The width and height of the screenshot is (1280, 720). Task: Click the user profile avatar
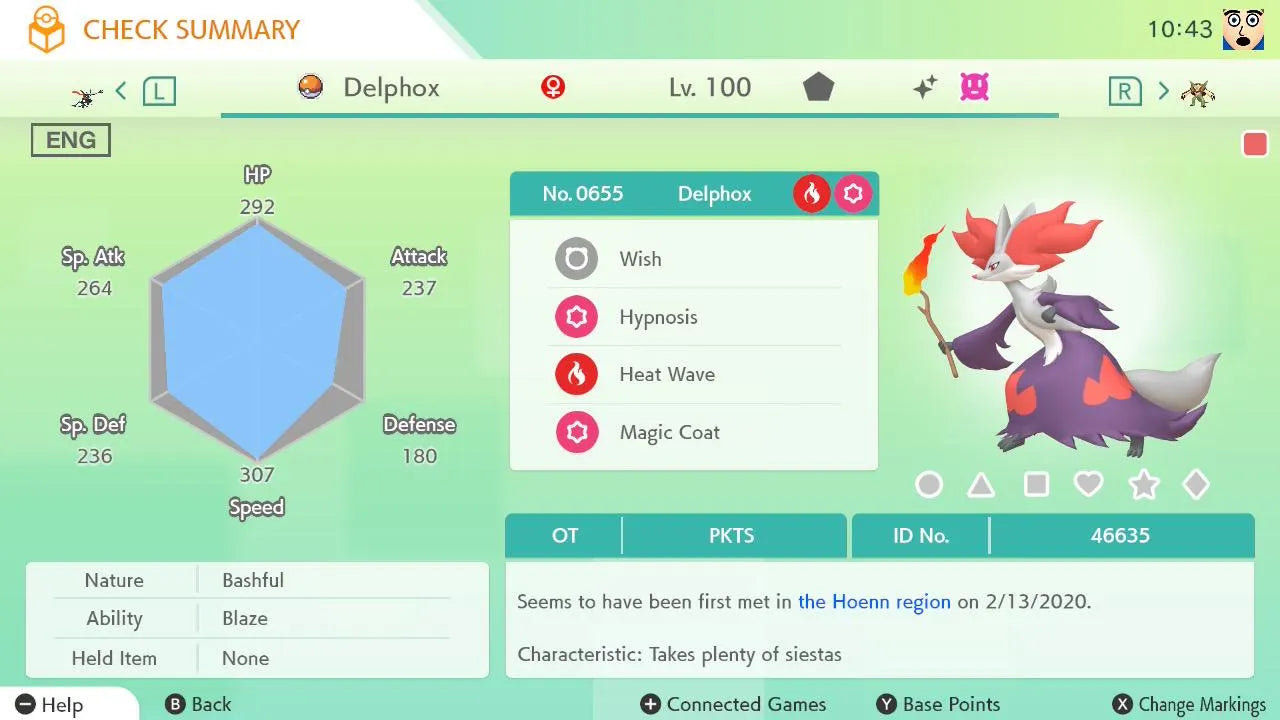pos(1243,29)
